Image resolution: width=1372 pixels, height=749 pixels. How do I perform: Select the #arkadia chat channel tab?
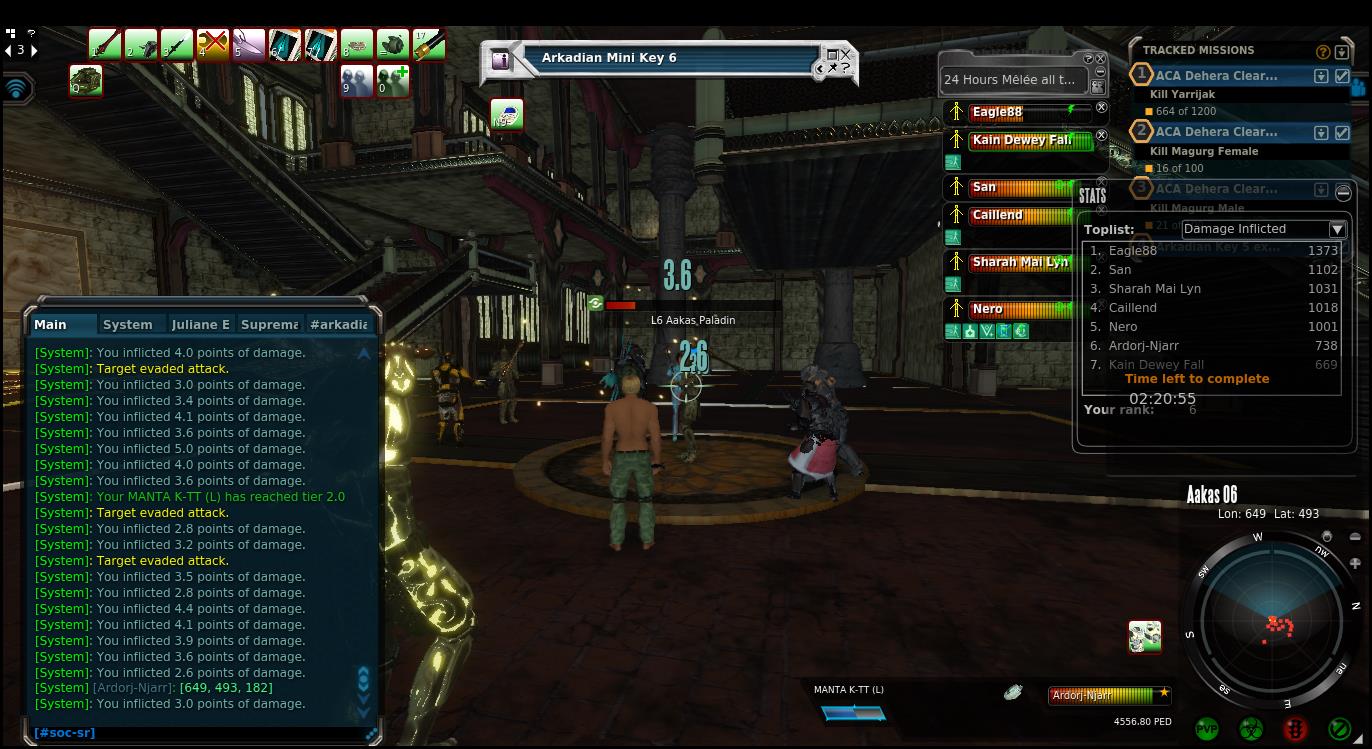338,324
